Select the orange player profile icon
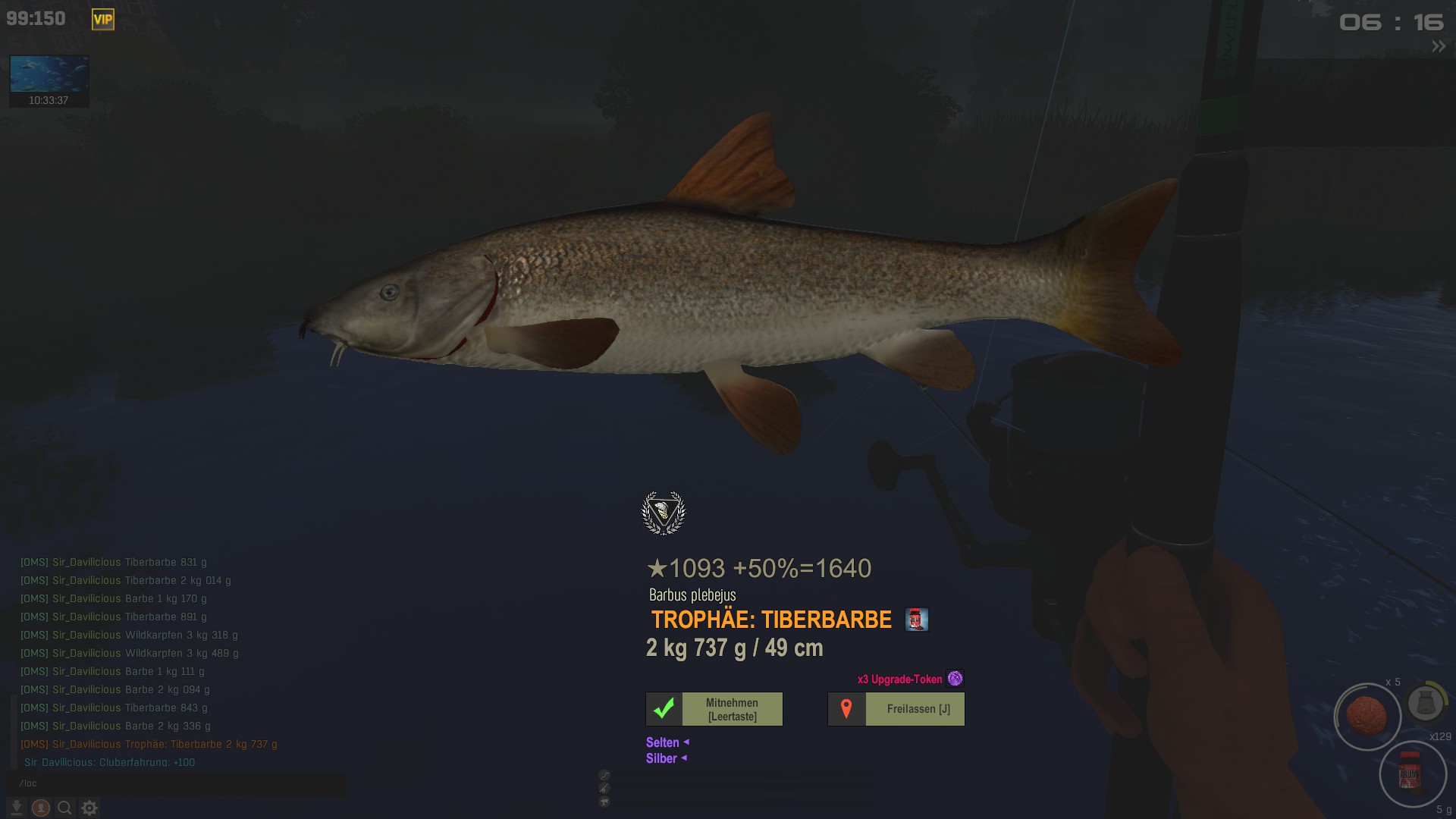Viewport: 1456px width, 819px height. coord(41,808)
